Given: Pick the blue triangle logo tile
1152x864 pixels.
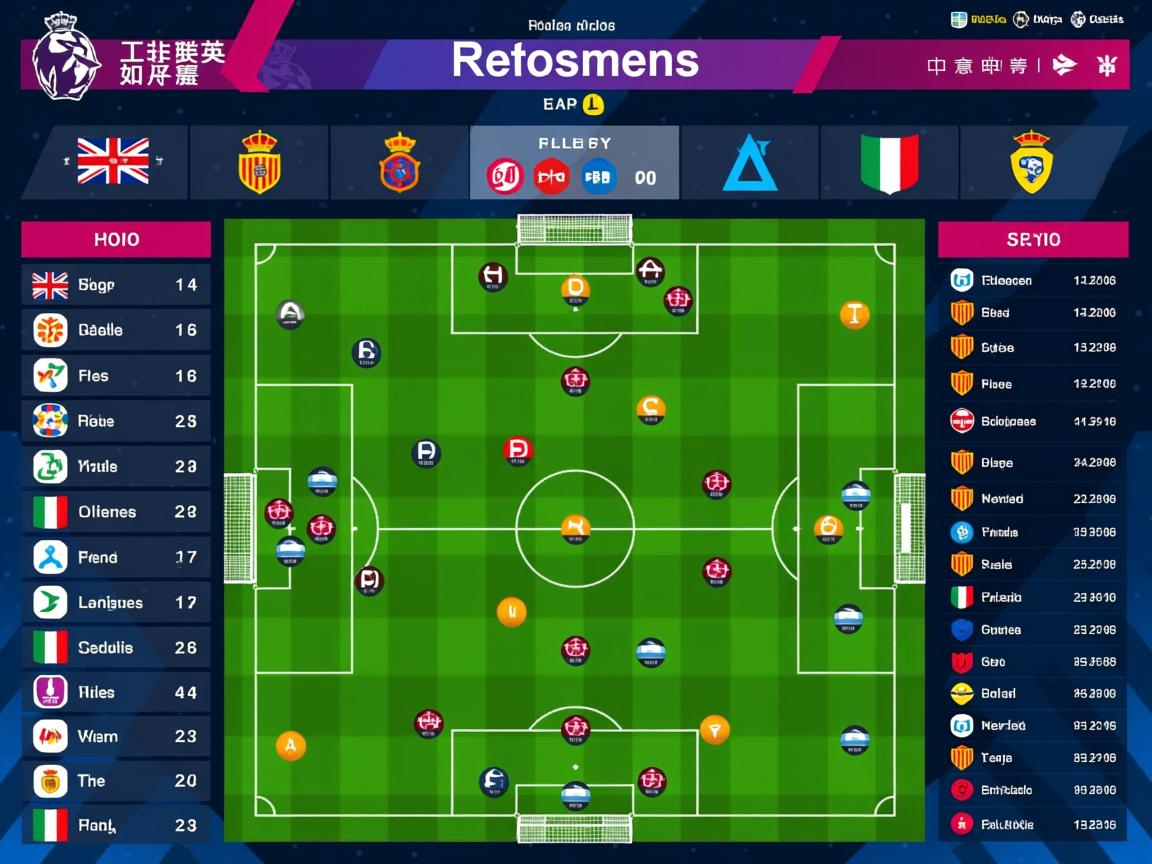Looking at the screenshot, I should [749, 162].
